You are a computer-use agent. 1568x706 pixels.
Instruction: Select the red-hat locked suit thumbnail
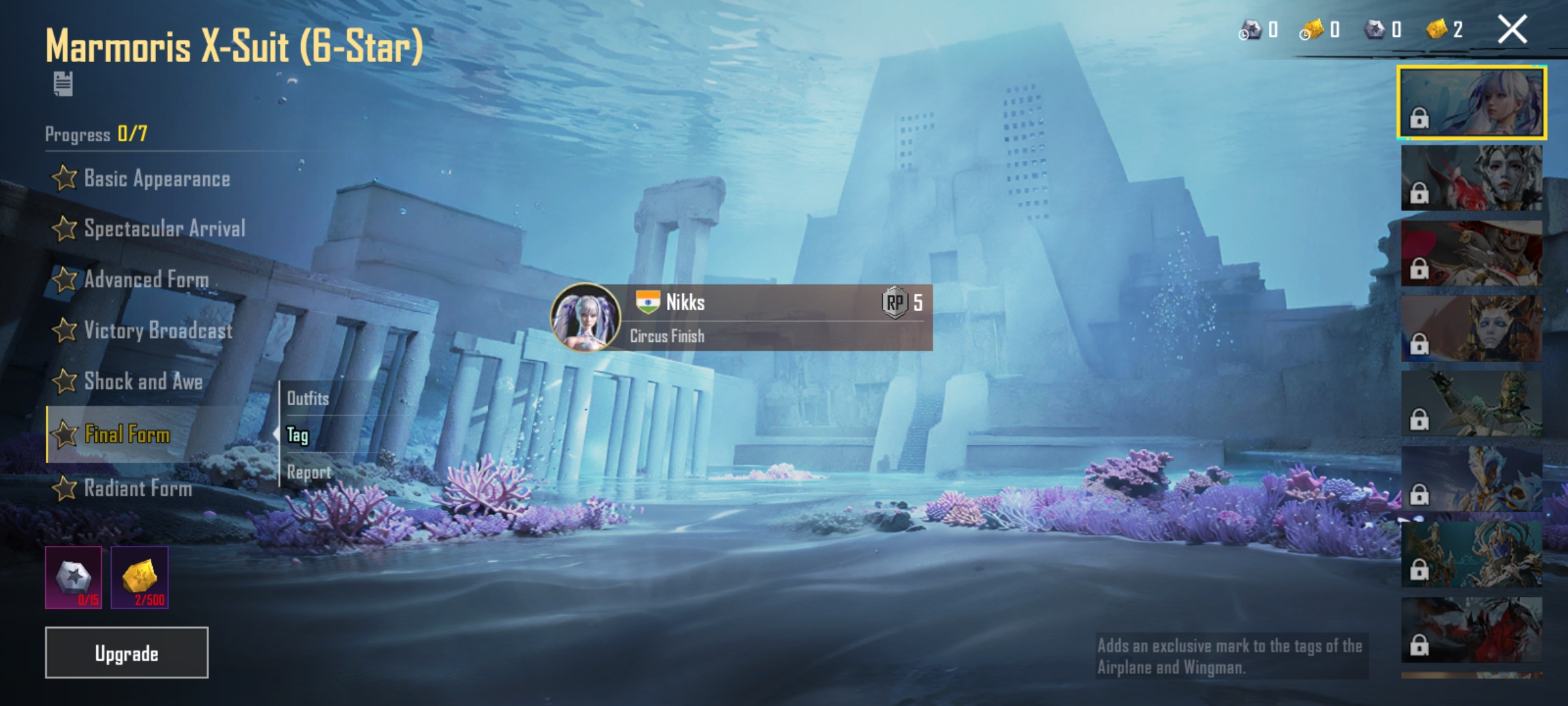[x=1471, y=254]
